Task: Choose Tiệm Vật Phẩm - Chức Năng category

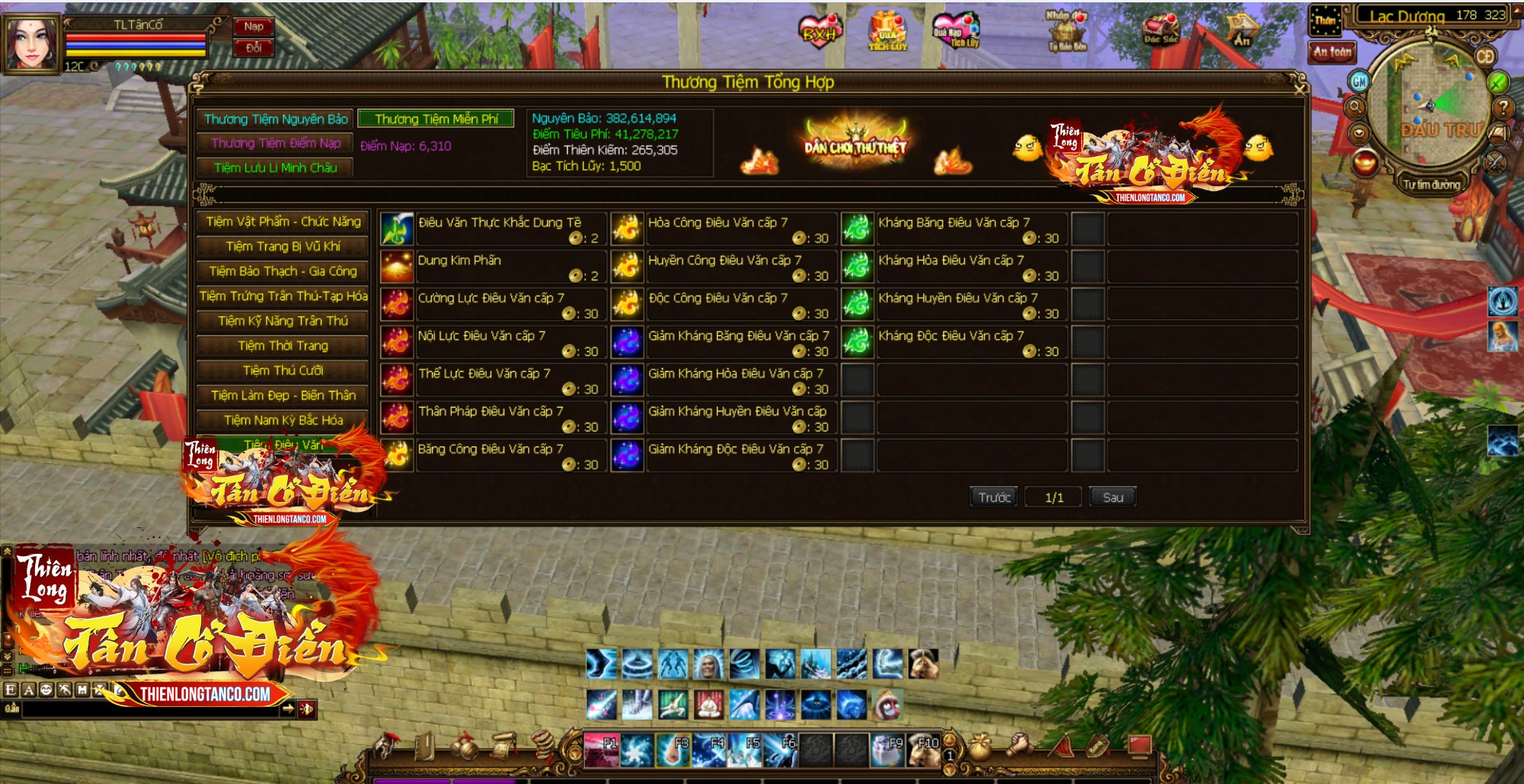Action: pos(283,222)
